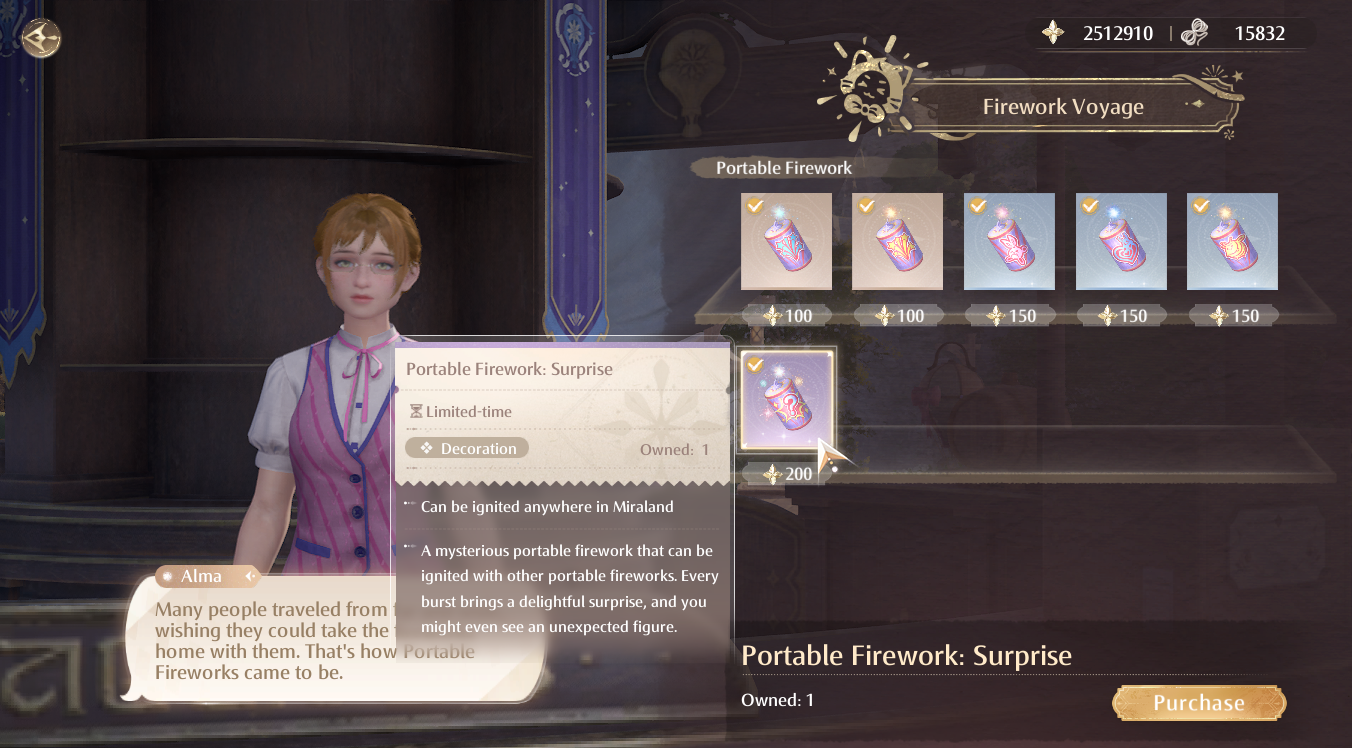This screenshot has height=748, width=1352.
Task: Select the Firework Voyage menu header
Action: [1062, 106]
